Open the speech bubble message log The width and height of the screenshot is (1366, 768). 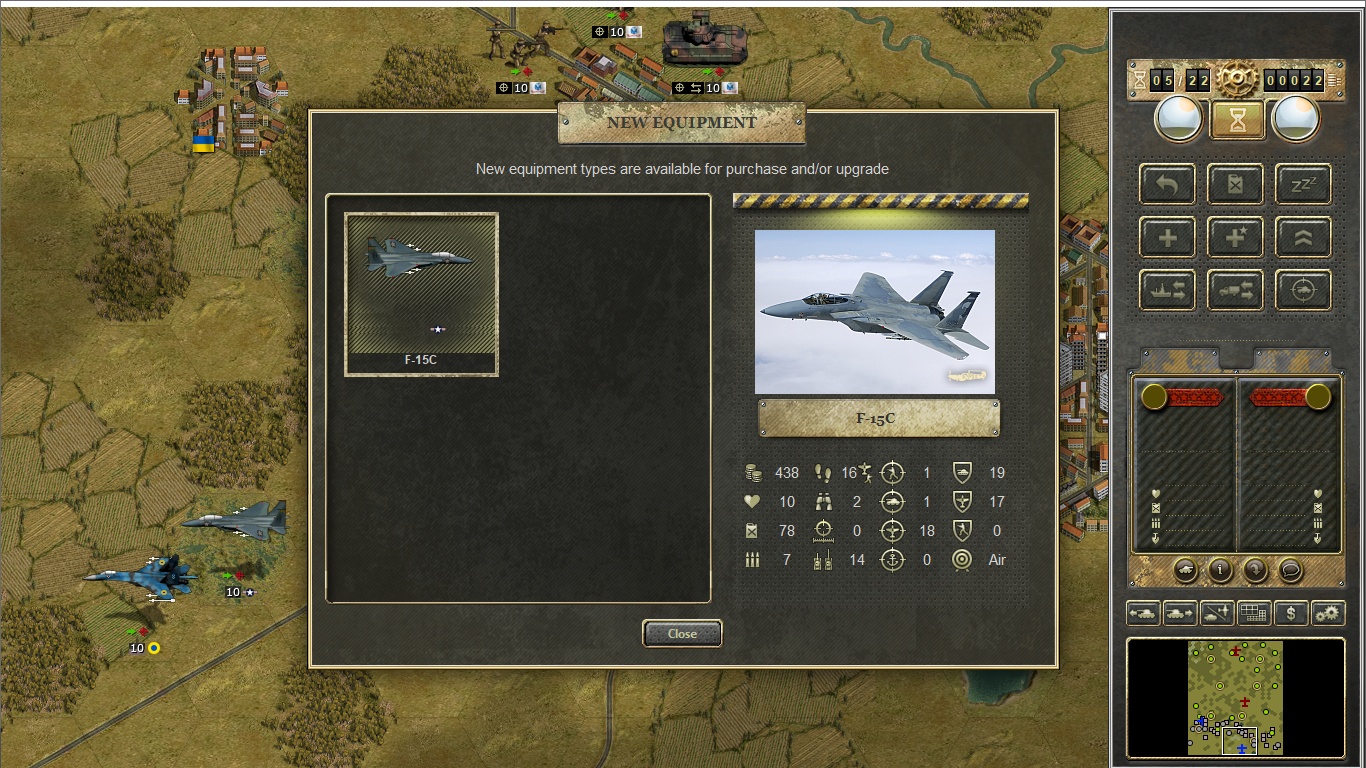coord(1290,570)
